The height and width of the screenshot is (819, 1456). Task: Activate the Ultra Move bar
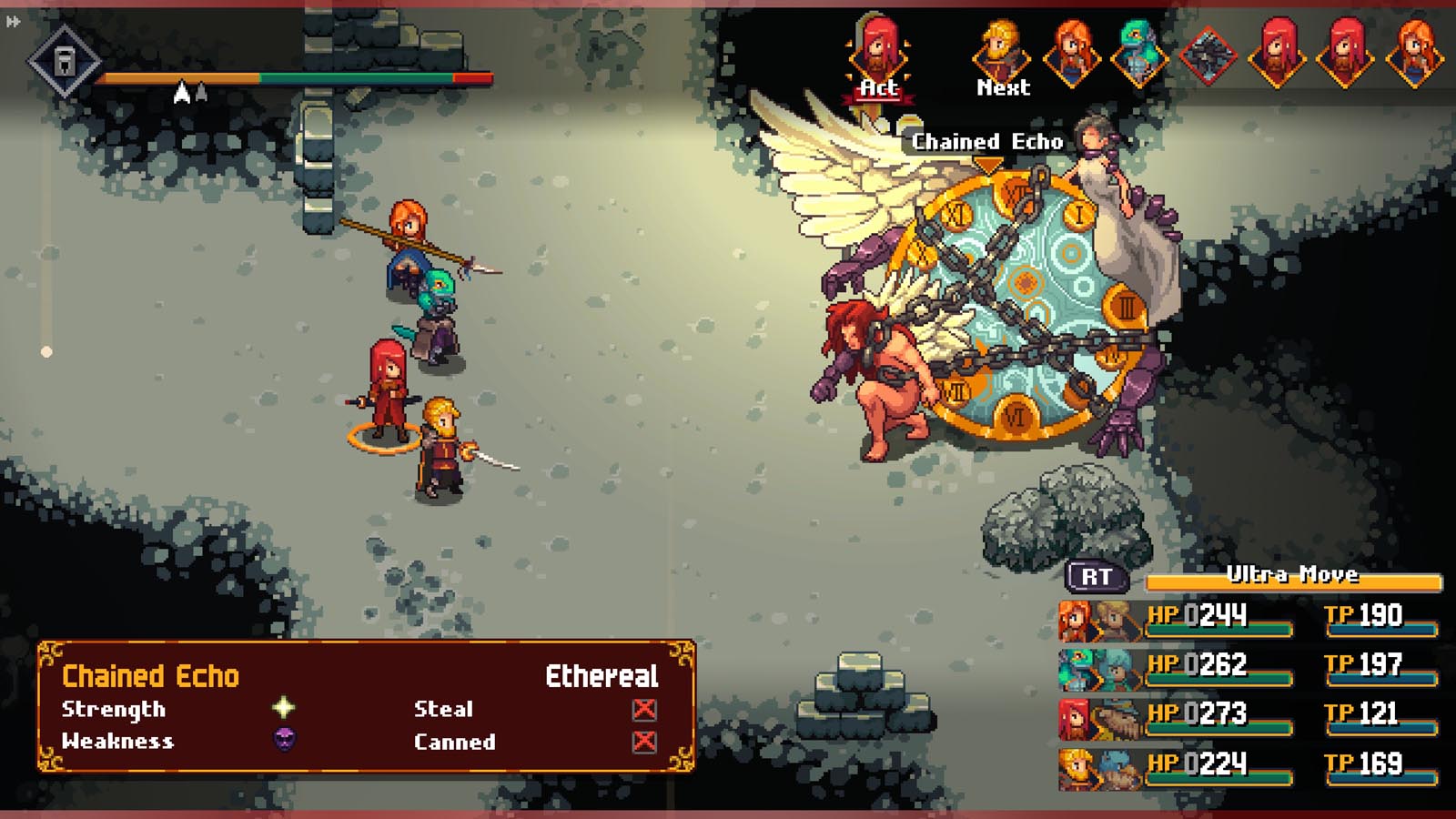click(x=1293, y=577)
